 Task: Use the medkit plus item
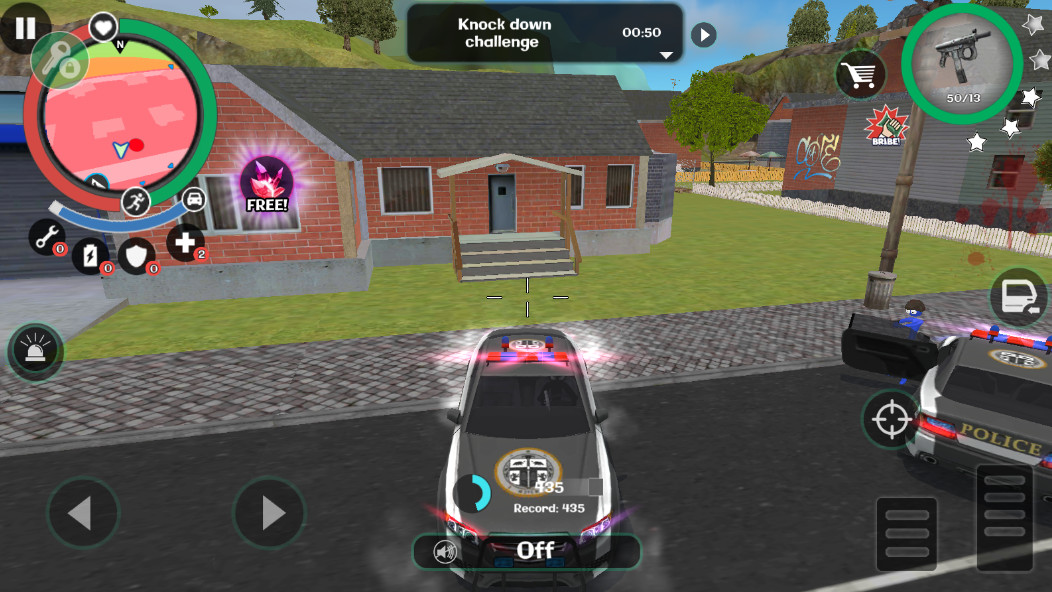coord(184,242)
